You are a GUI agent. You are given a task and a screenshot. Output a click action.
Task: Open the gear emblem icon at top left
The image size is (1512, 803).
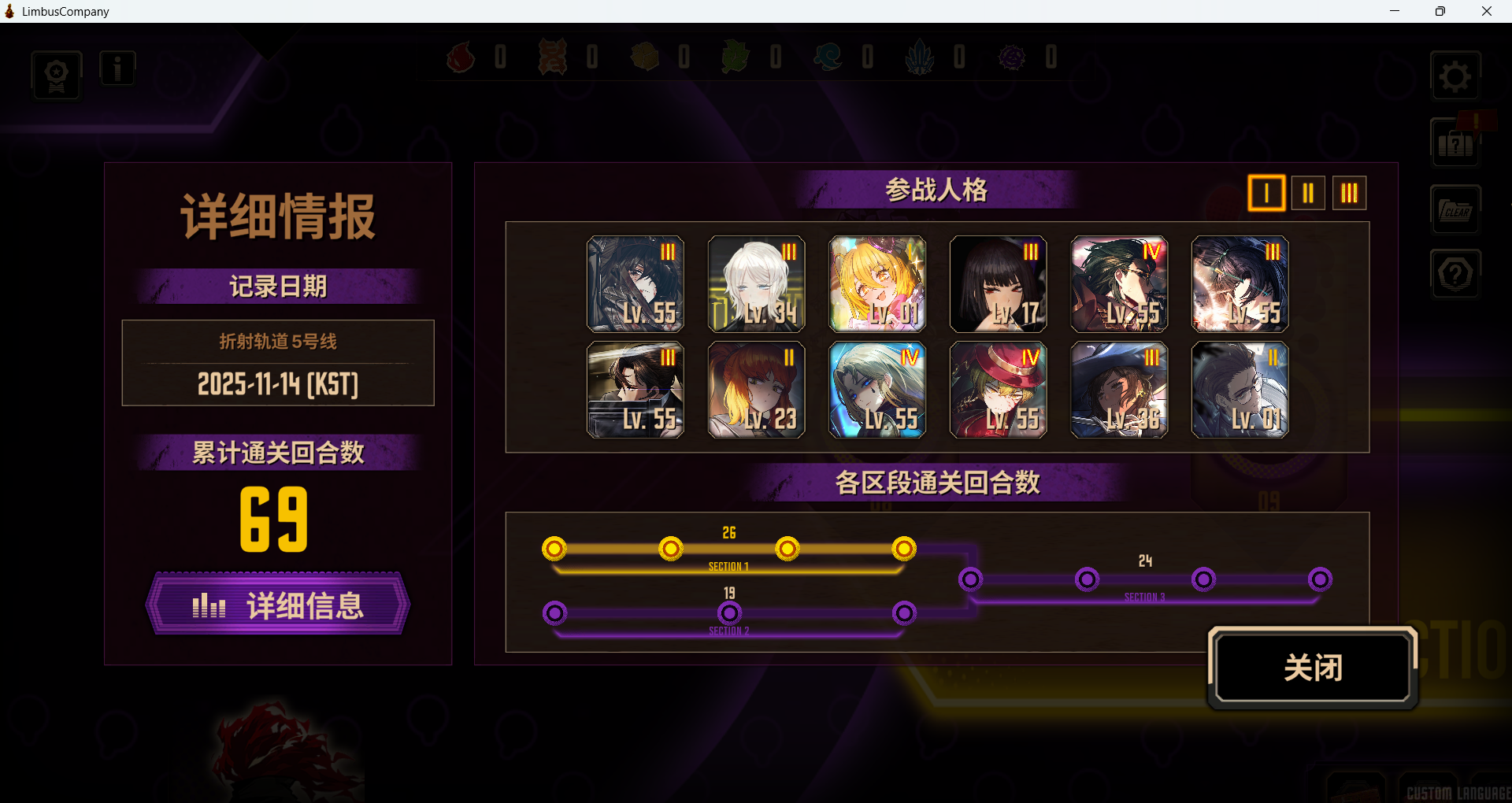pos(56,75)
